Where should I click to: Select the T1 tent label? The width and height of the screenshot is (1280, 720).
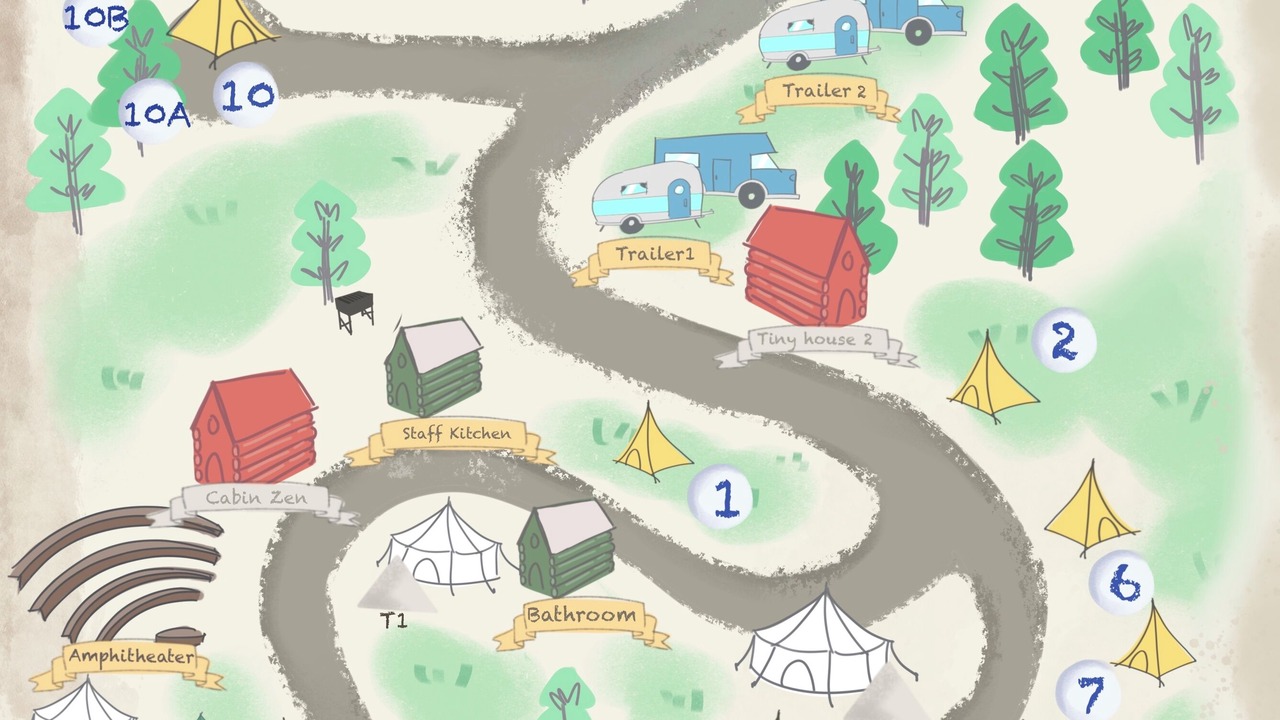pos(394,621)
